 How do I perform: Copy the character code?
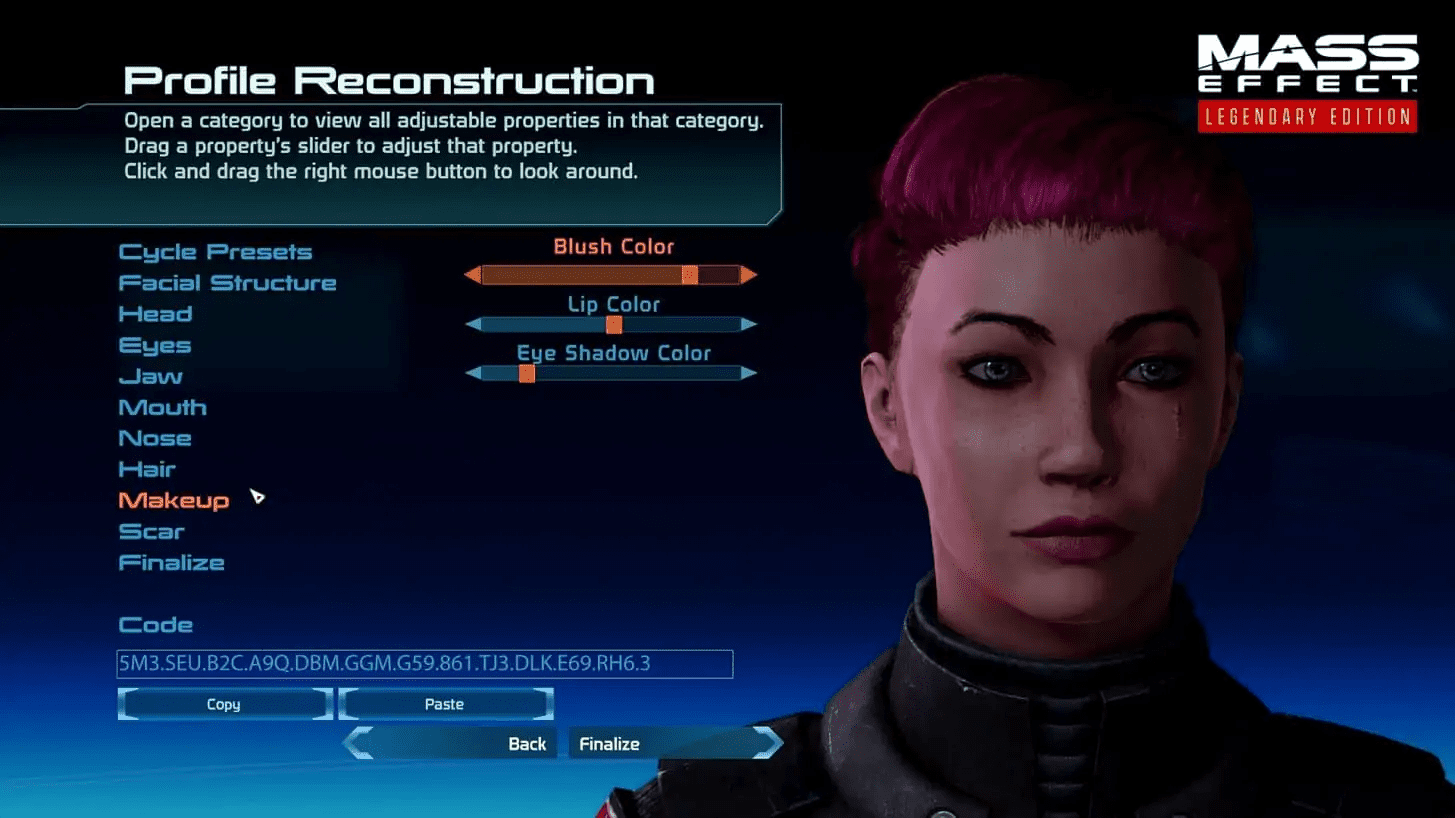(x=224, y=703)
